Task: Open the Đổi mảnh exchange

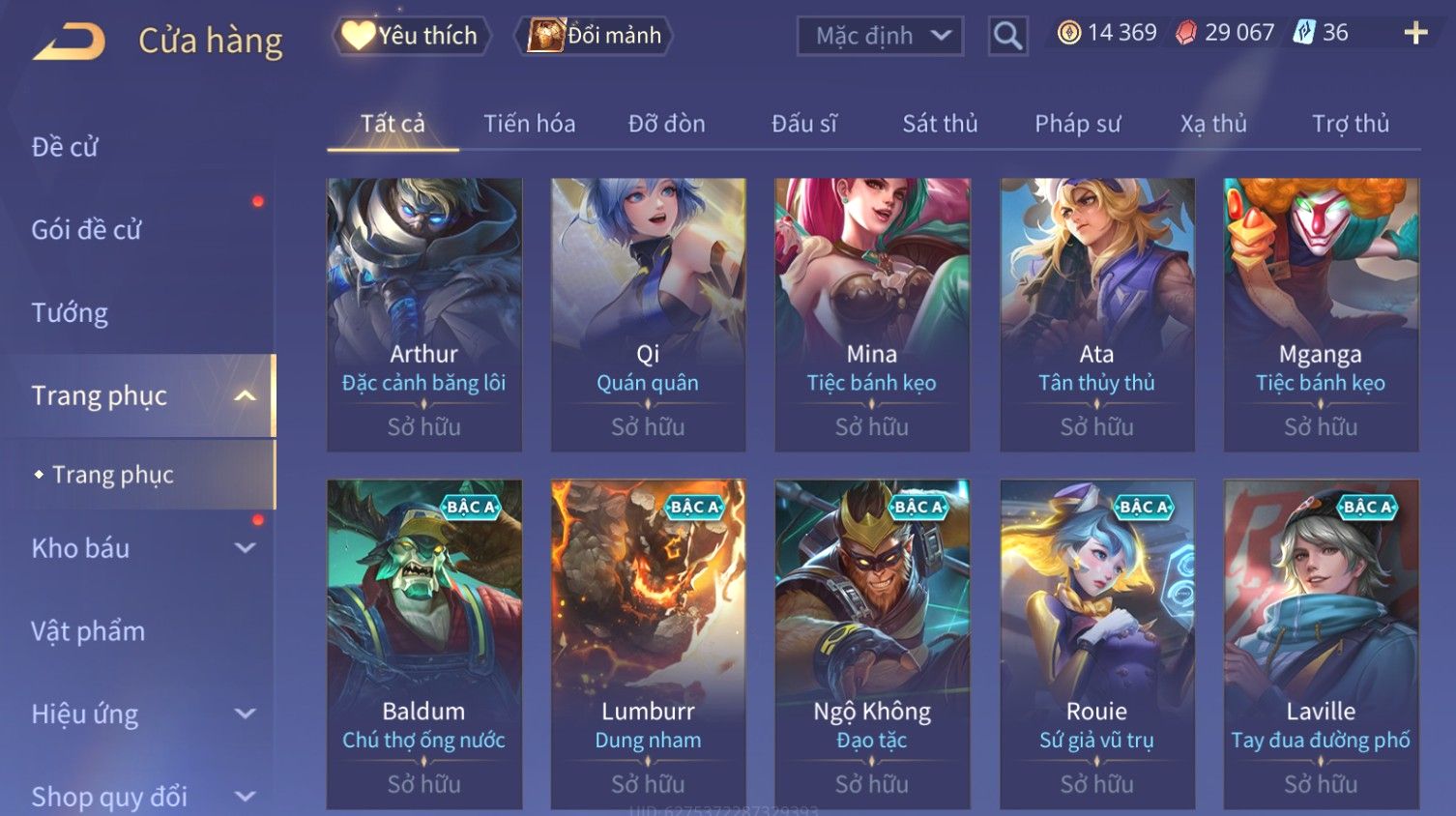Action: [596, 36]
